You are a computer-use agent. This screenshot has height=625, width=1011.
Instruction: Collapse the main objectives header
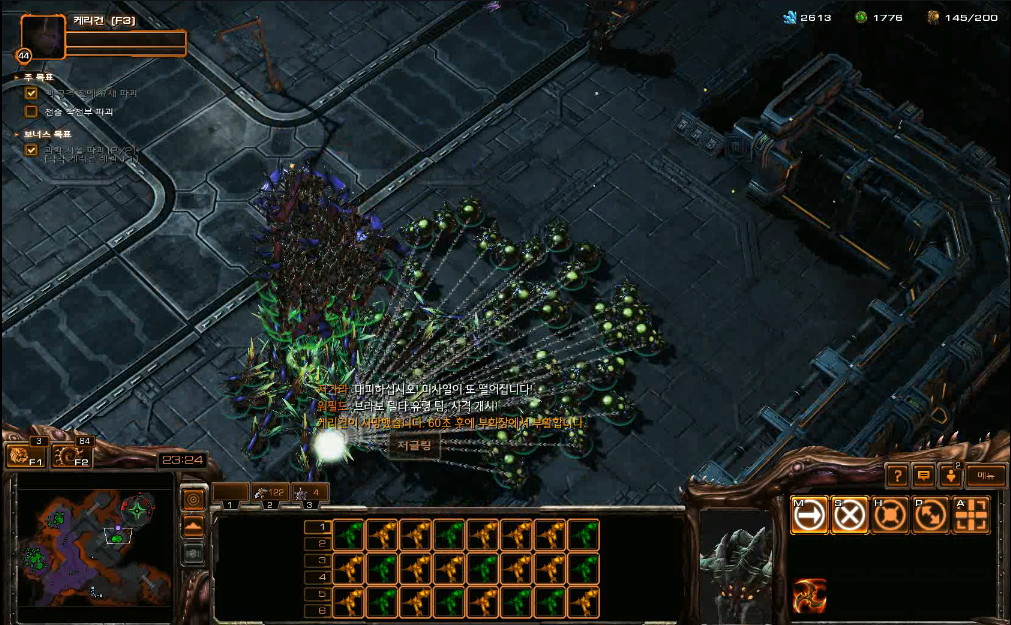pyautogui.click(x=17, y=76)
